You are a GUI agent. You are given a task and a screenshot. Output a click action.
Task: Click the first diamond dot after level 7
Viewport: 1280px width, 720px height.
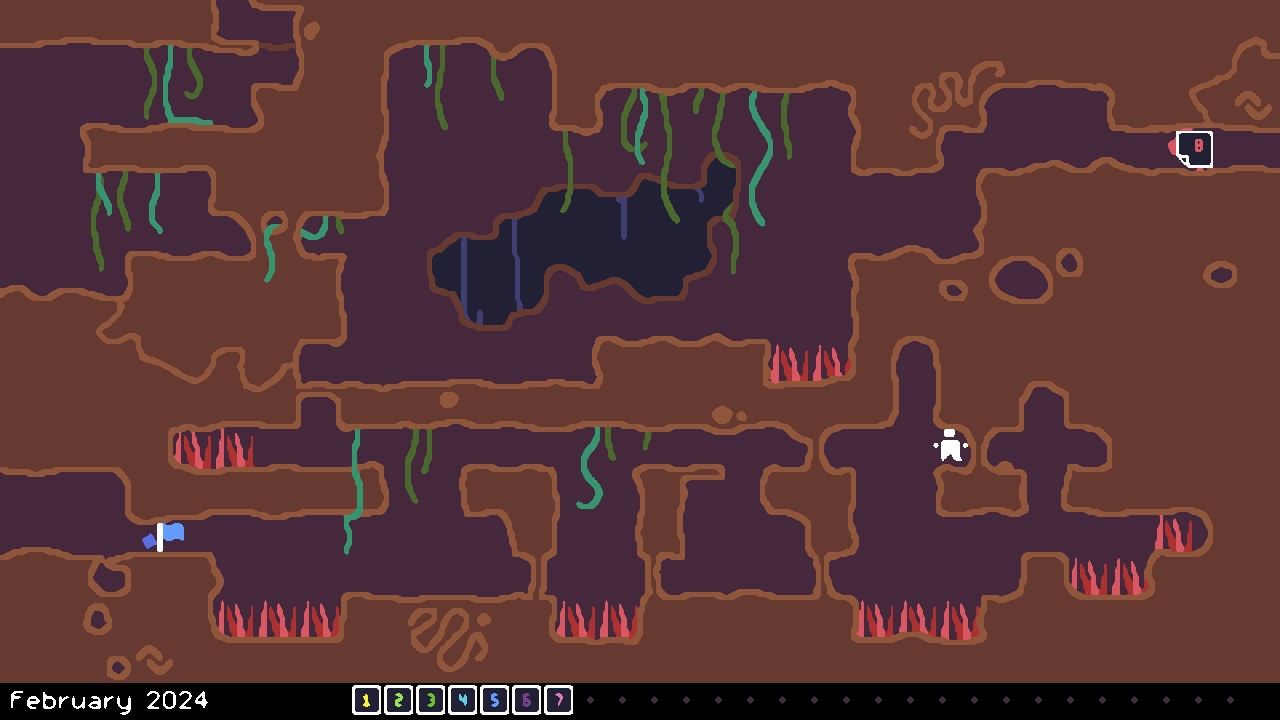[x=590, y=700]
